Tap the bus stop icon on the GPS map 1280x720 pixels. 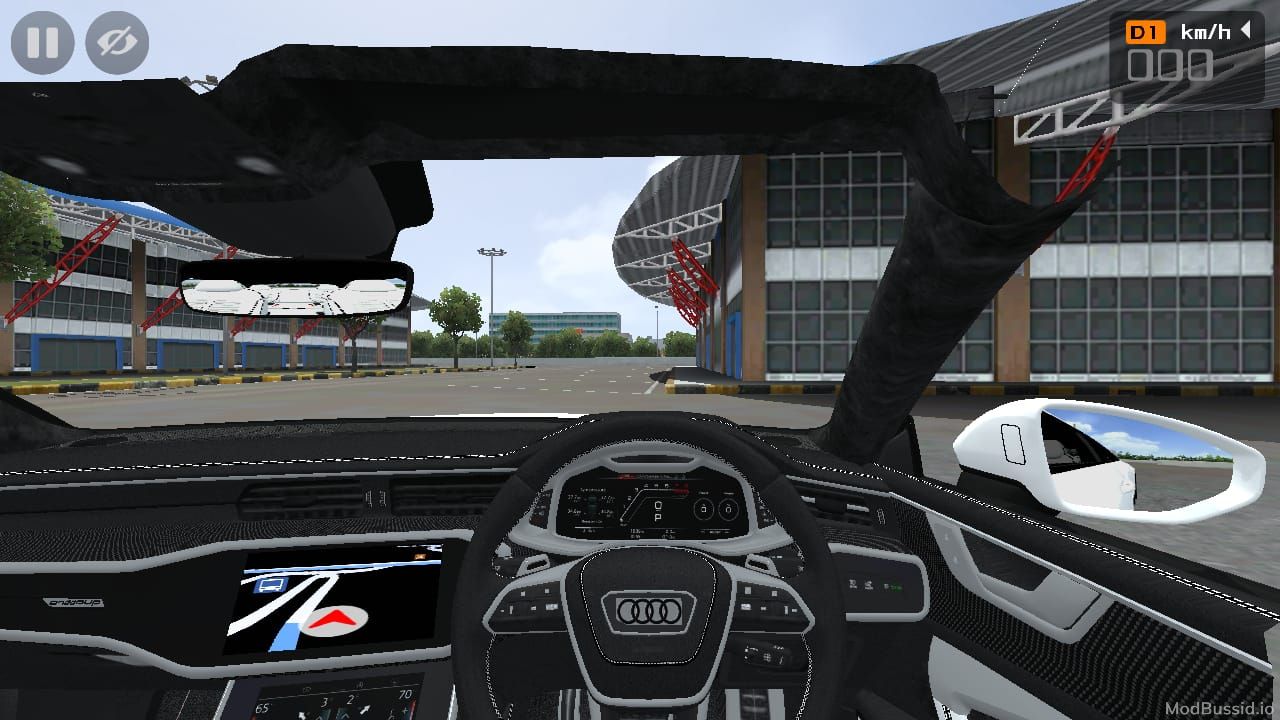coord(269,583)
